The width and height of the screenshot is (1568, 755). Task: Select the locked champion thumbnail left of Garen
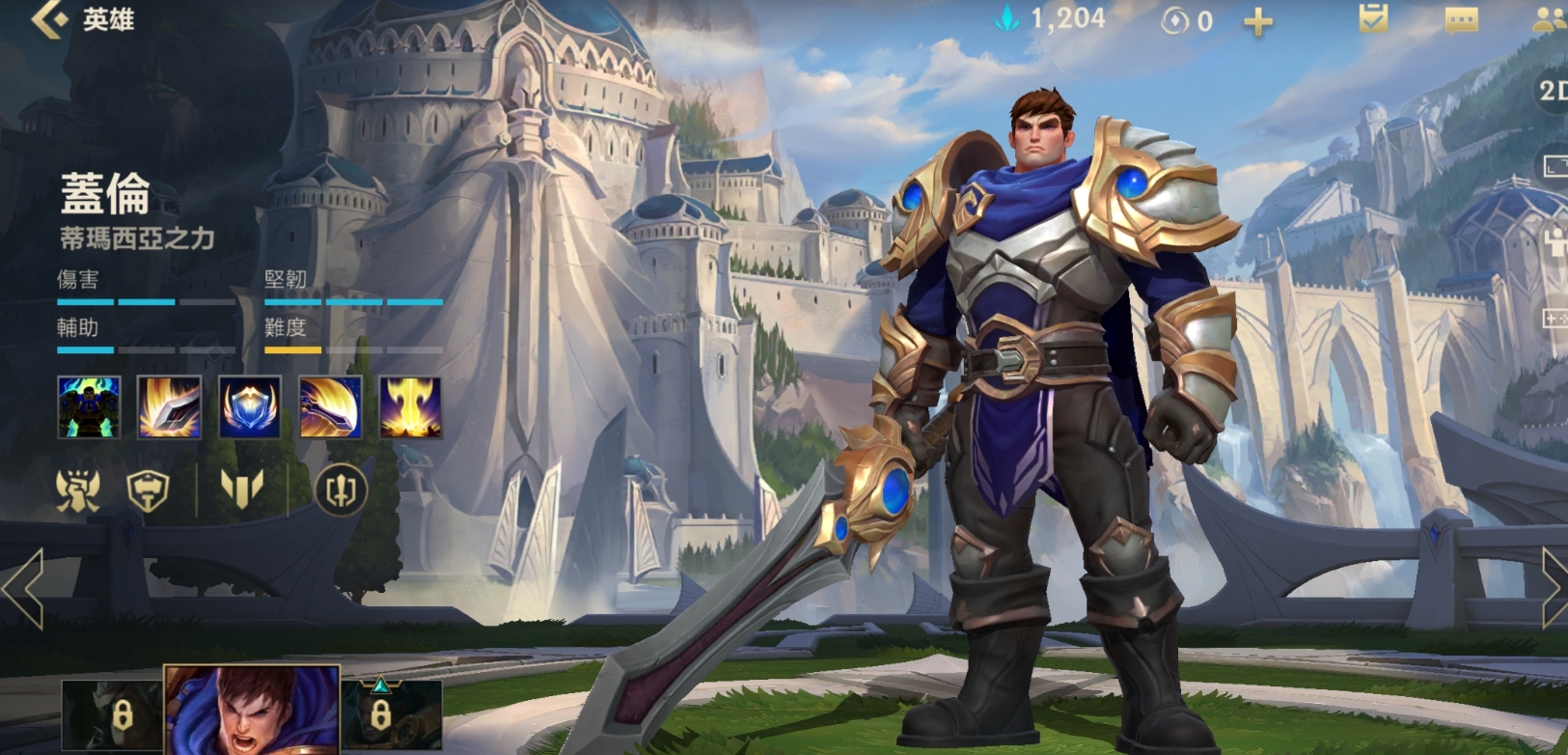pyautogui.click(x=112, y=715)
